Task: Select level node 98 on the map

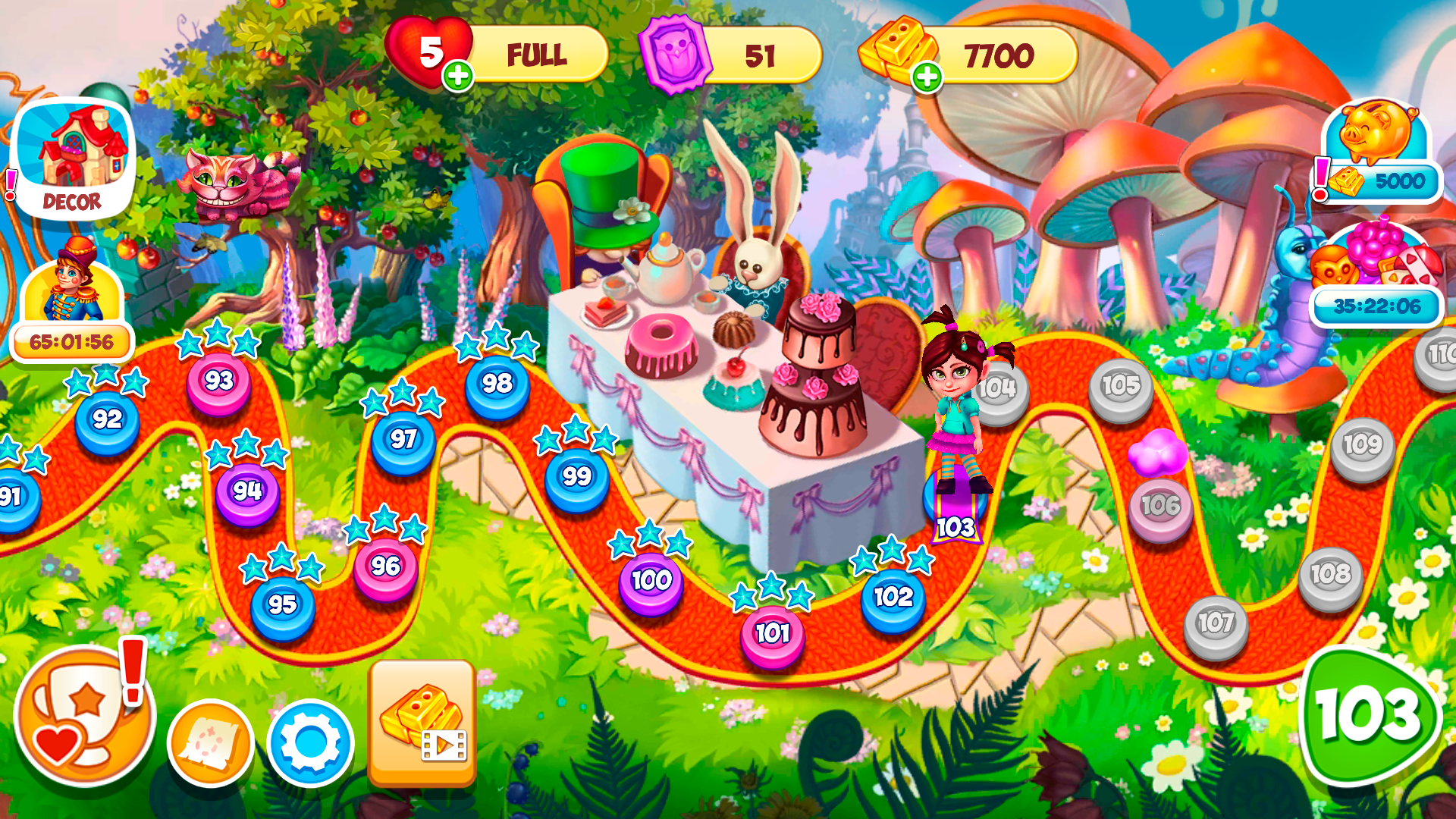Action: pyautogui.click(x=499, y=383)
